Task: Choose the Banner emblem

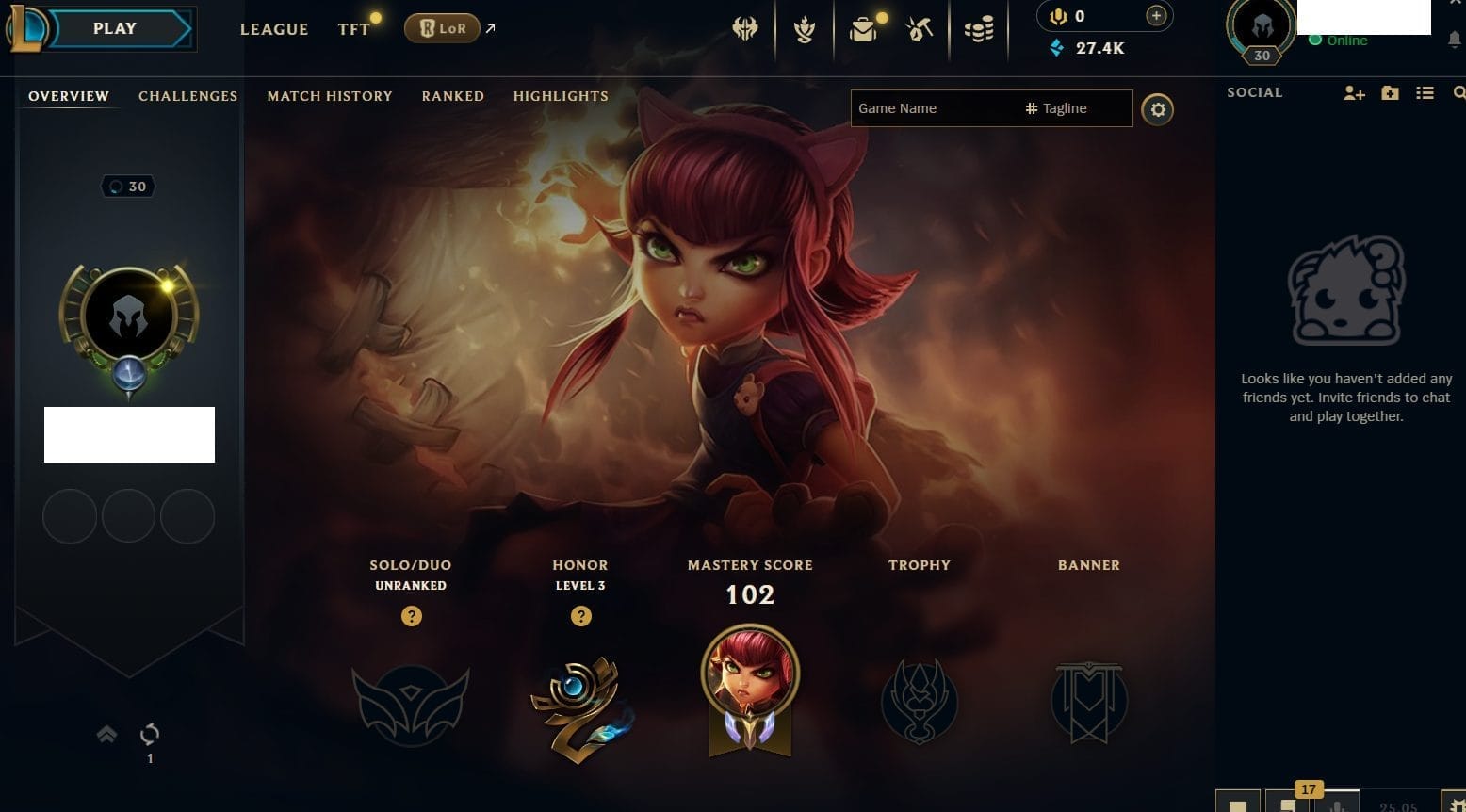Action: point(1089,703)
